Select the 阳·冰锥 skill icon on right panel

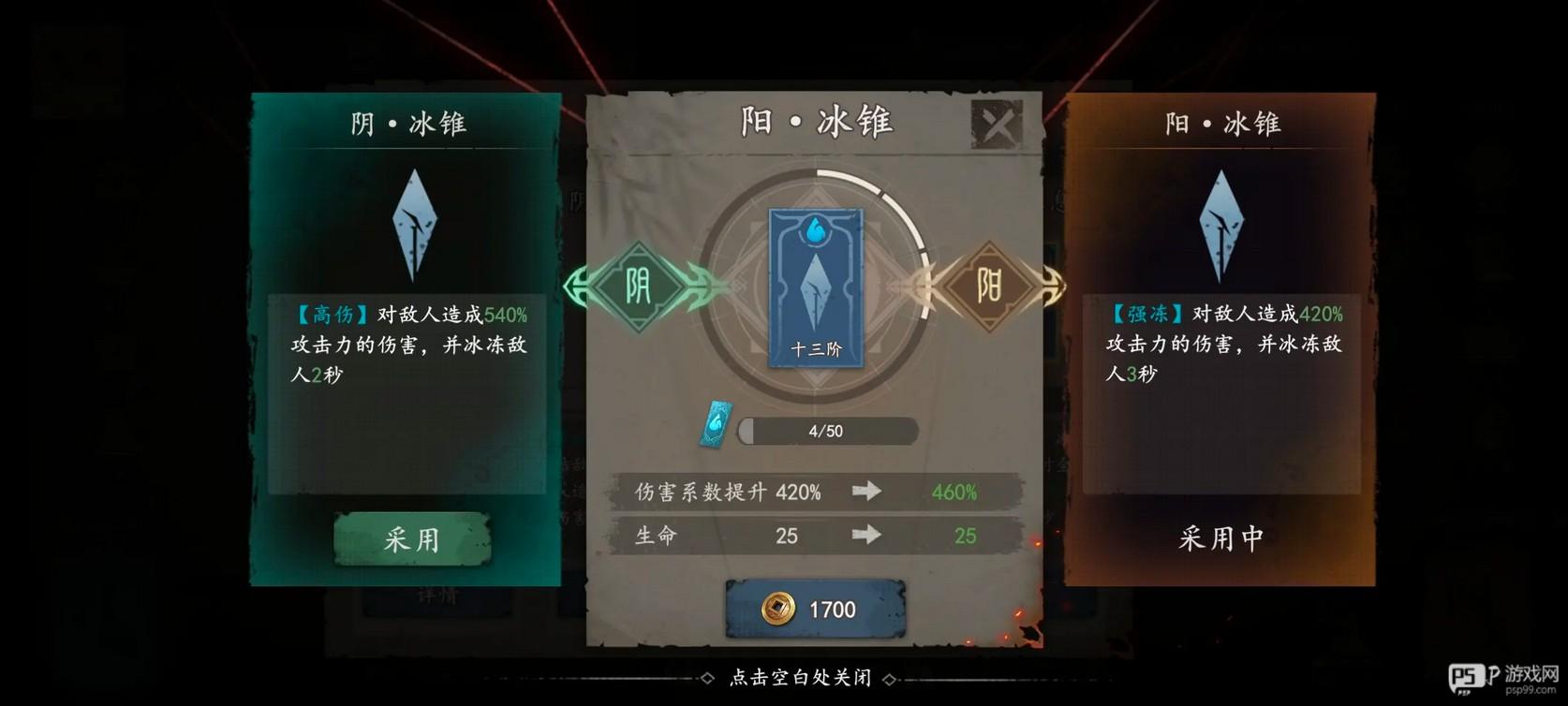(1220, 225)
